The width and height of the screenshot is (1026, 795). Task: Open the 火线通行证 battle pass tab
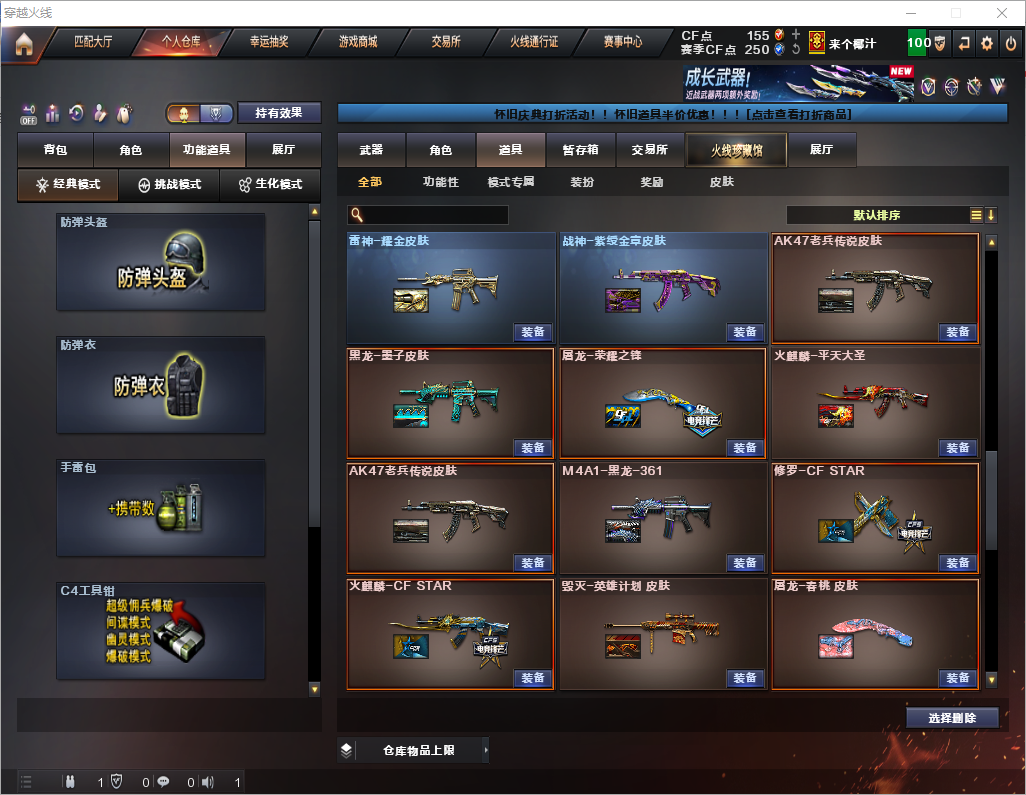tap(534, 43)
